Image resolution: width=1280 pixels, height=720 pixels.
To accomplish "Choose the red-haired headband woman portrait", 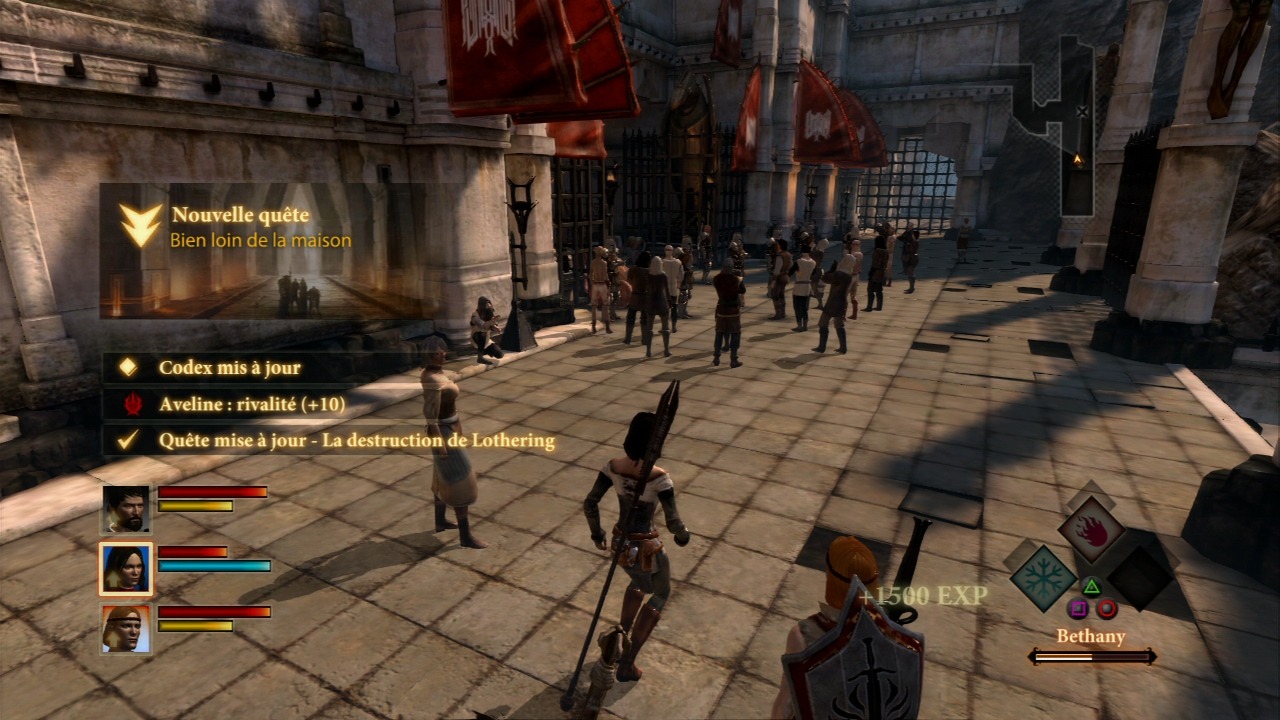I will coord(126,629).
